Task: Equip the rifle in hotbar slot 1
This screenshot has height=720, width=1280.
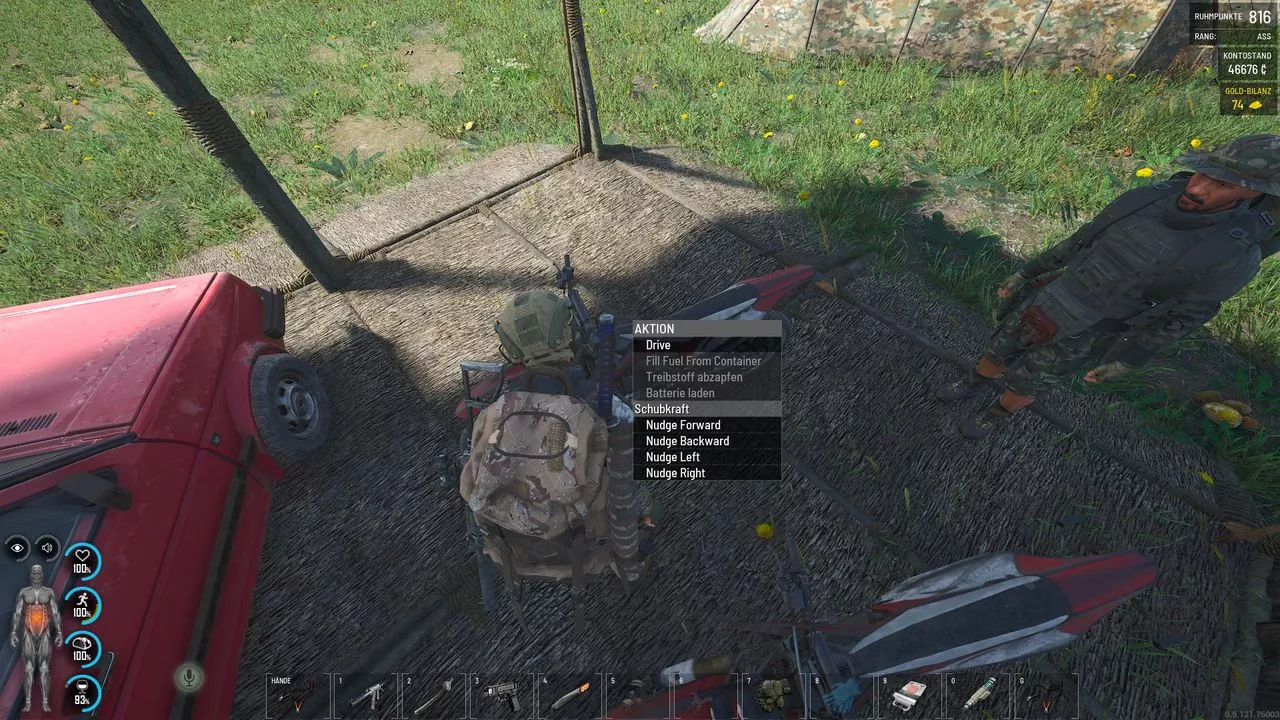Action: click(366, 694)
